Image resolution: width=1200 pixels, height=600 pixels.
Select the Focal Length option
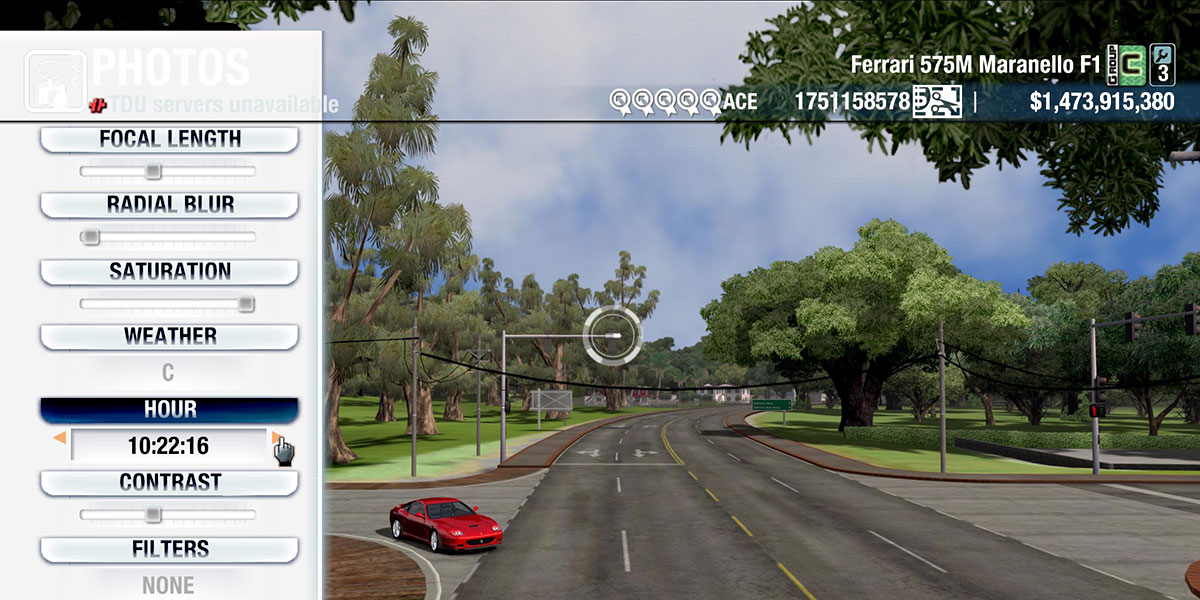(169, 139)
